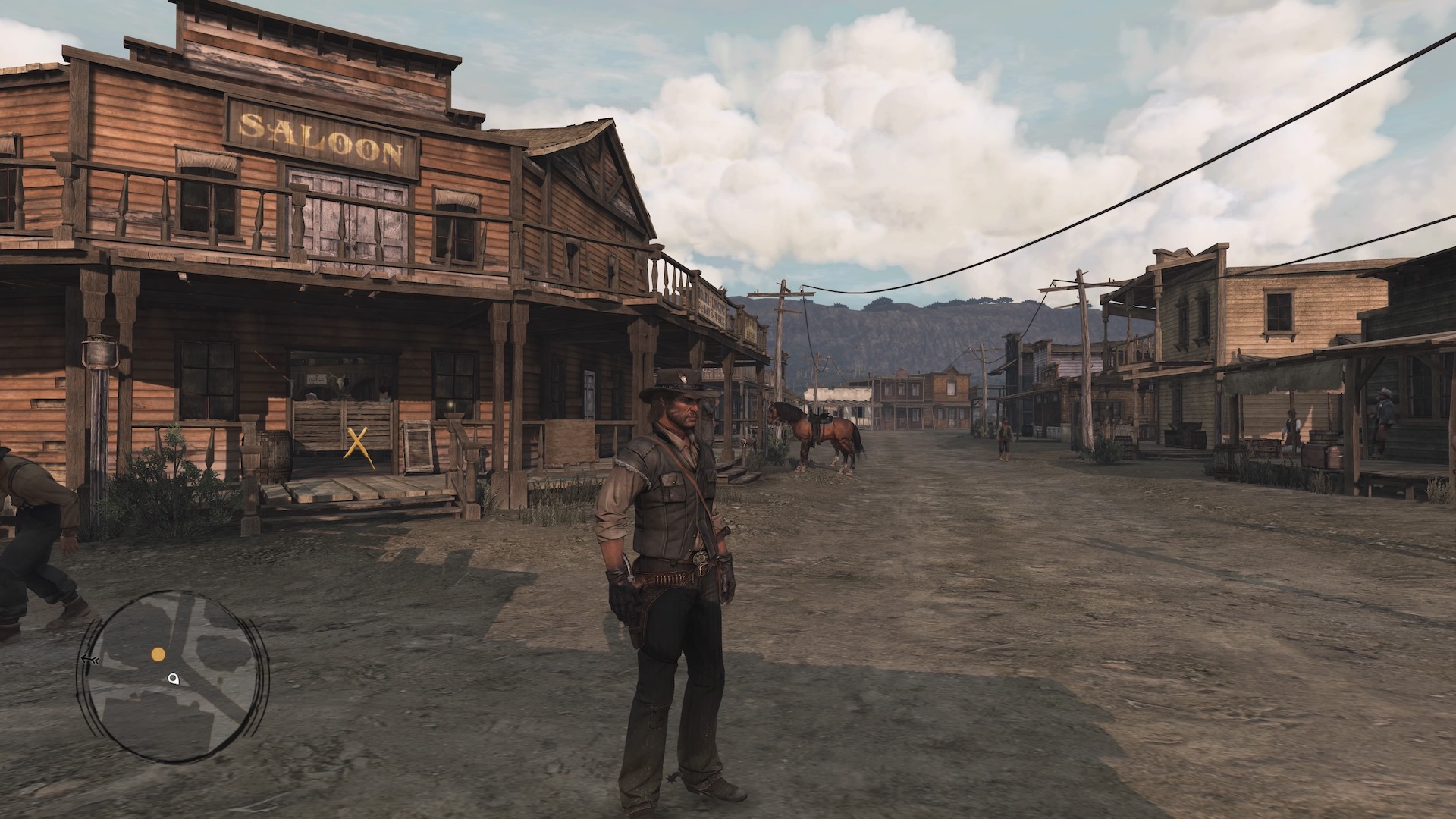Click the white player marker on minimap

(174, 679)
